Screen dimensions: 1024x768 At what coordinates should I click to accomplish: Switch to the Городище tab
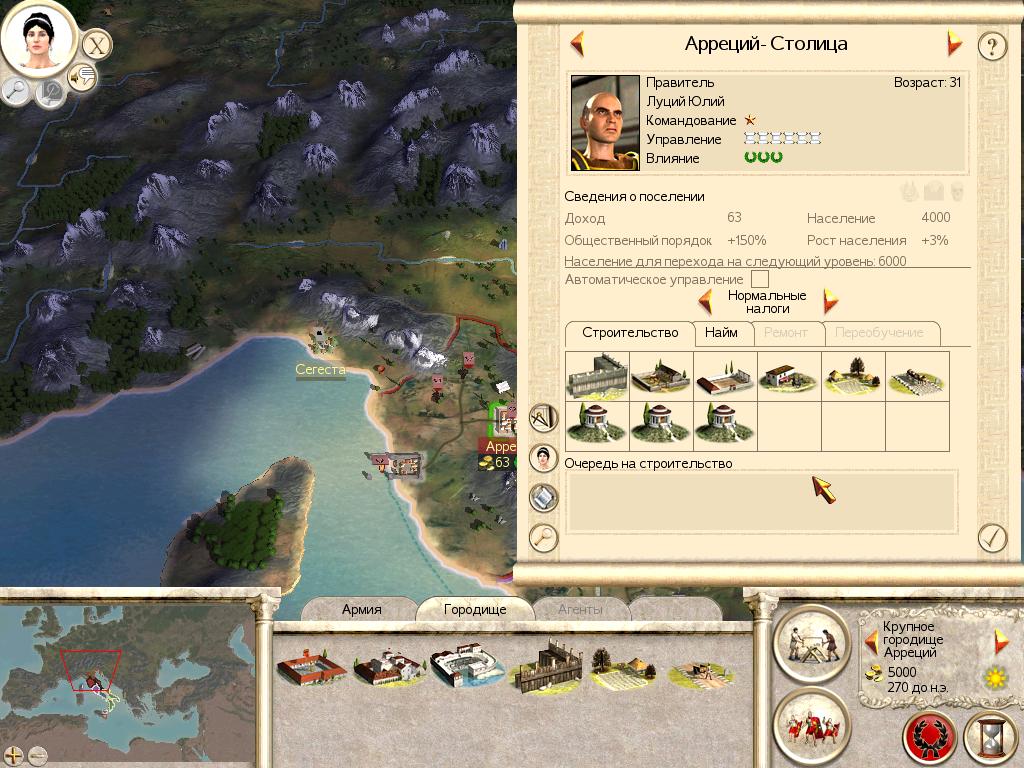[475, 609]
